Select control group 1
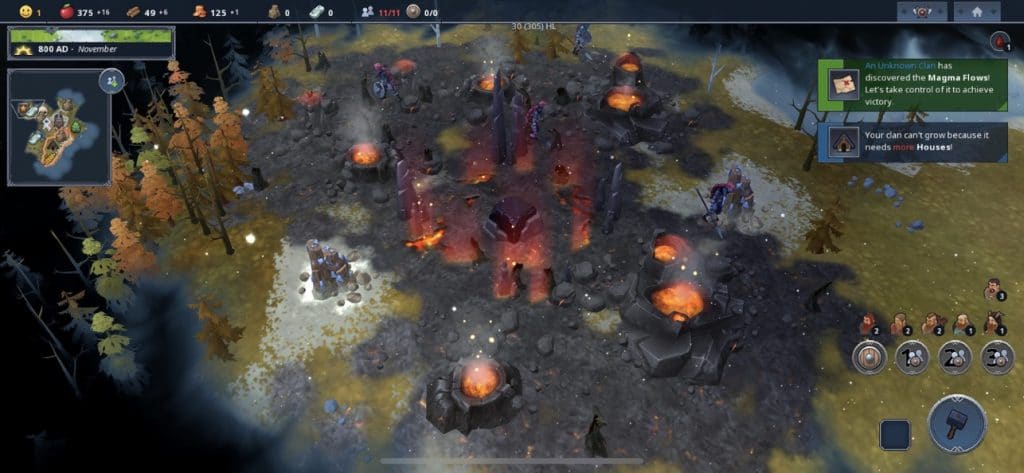This screenshot has height=473, width=1024. 912,357
